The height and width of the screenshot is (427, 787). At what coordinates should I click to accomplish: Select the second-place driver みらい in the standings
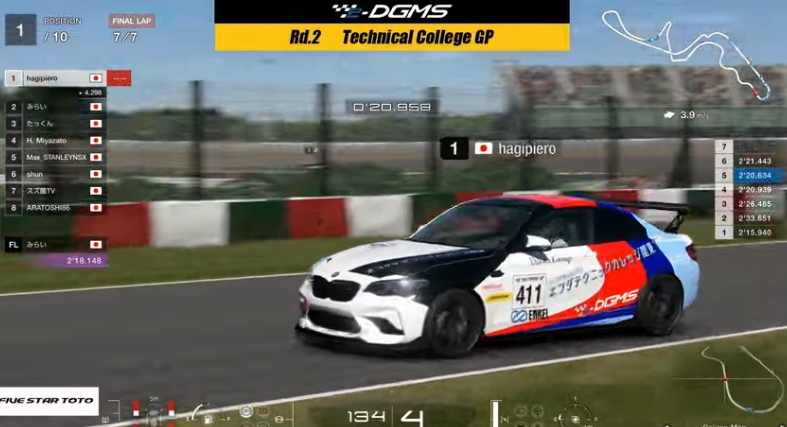click(55, 106)
